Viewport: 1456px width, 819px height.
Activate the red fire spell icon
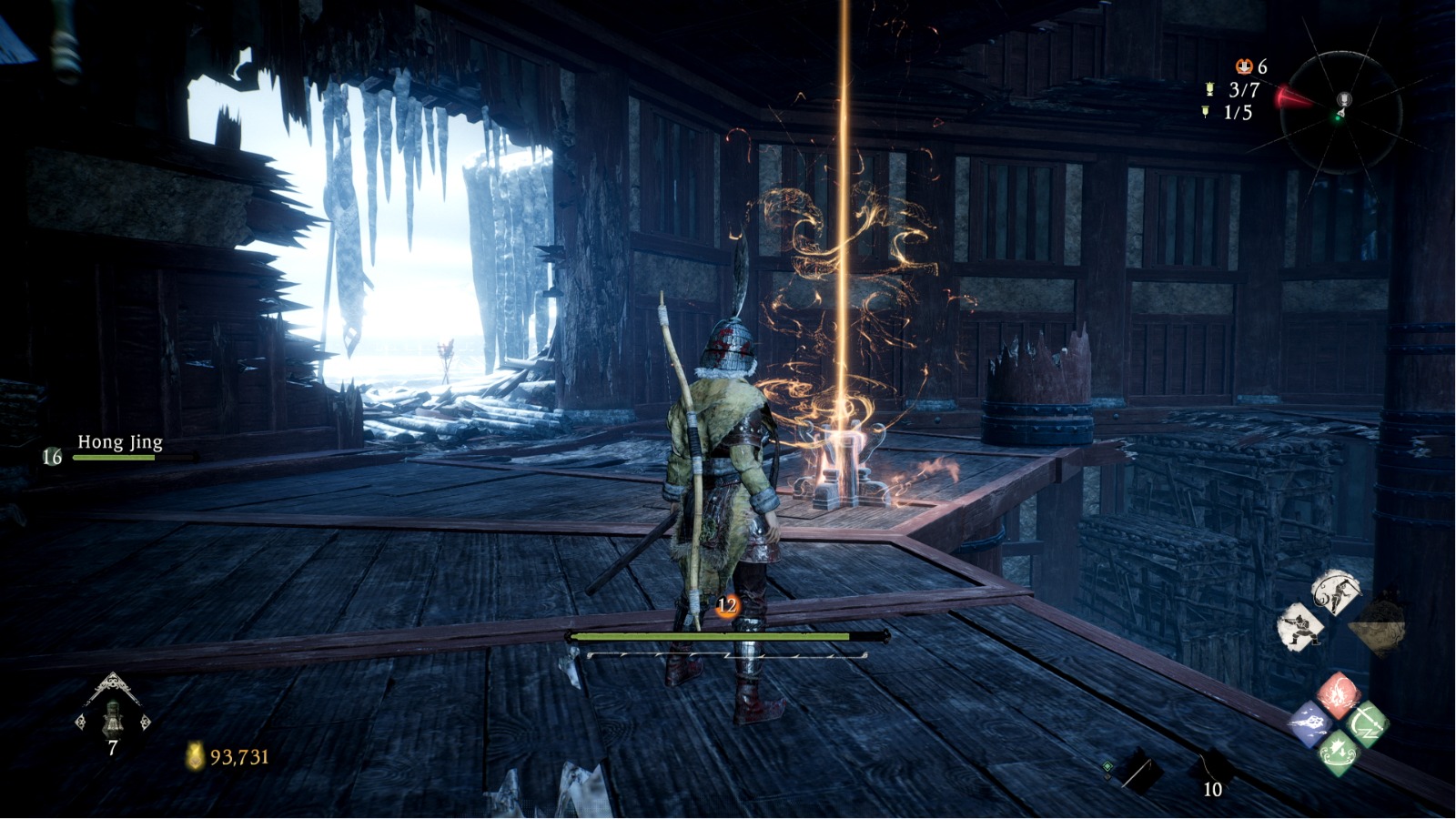click(x=1339, y=694)
